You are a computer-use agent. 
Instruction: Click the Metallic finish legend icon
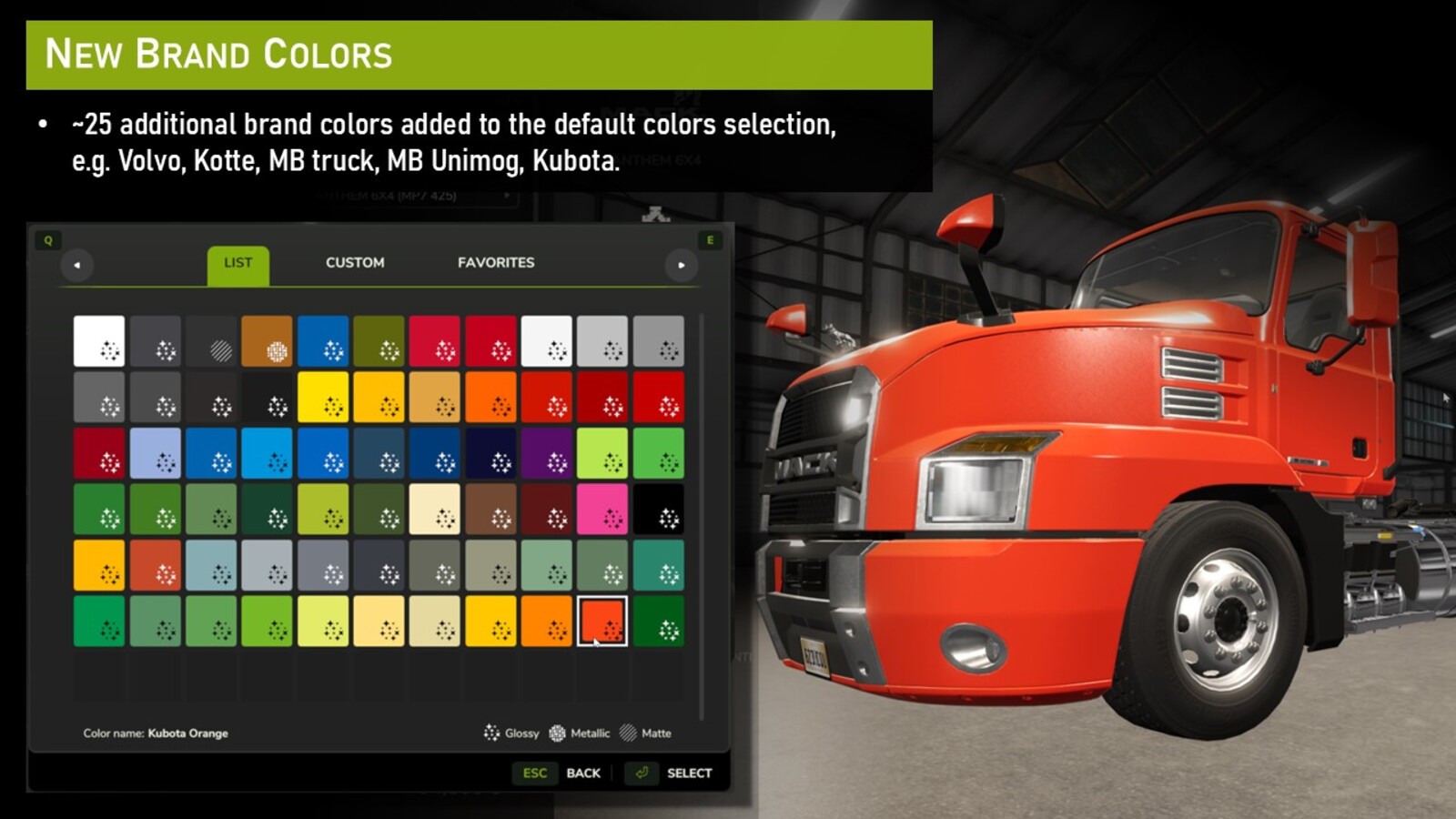557,733
